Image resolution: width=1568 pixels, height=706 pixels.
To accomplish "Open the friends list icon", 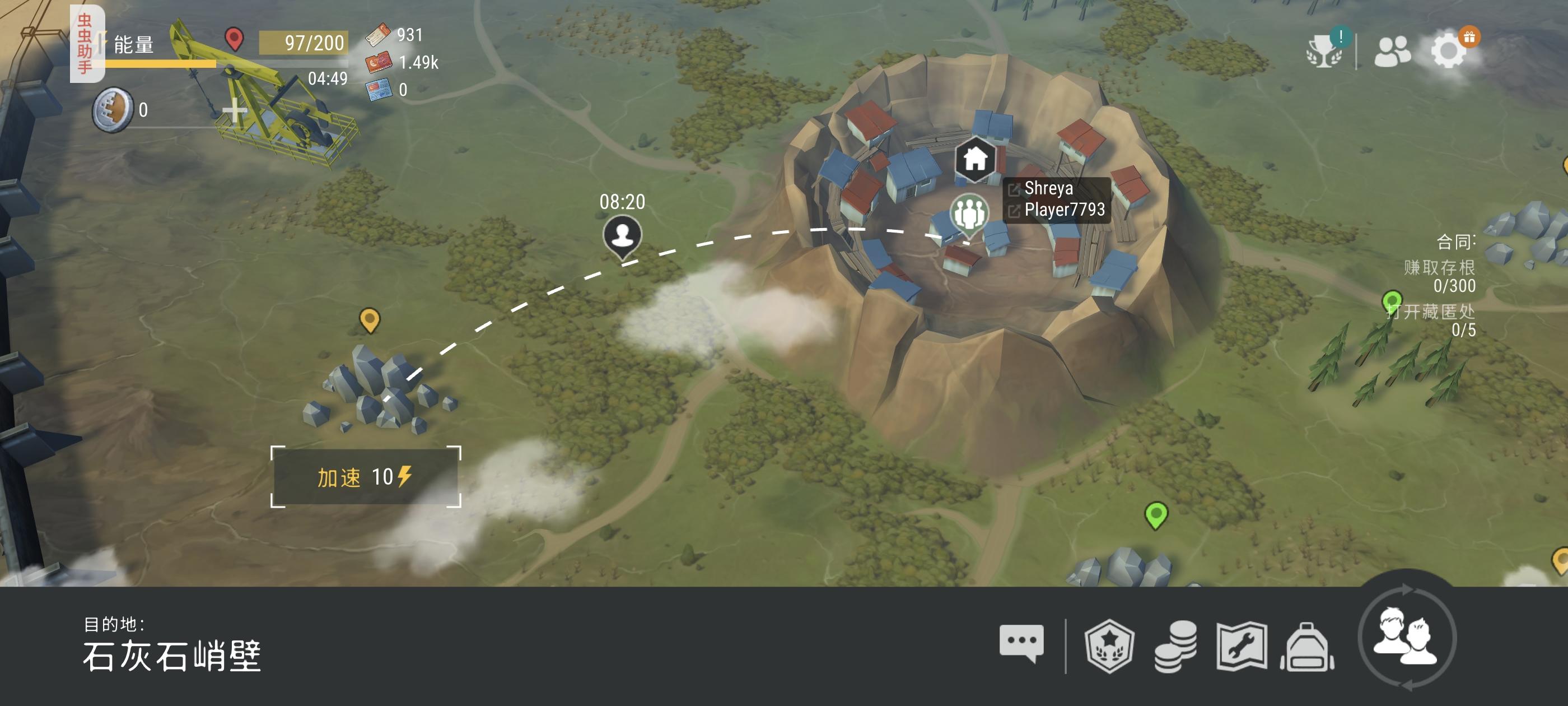I will [x=1392, y=51].
